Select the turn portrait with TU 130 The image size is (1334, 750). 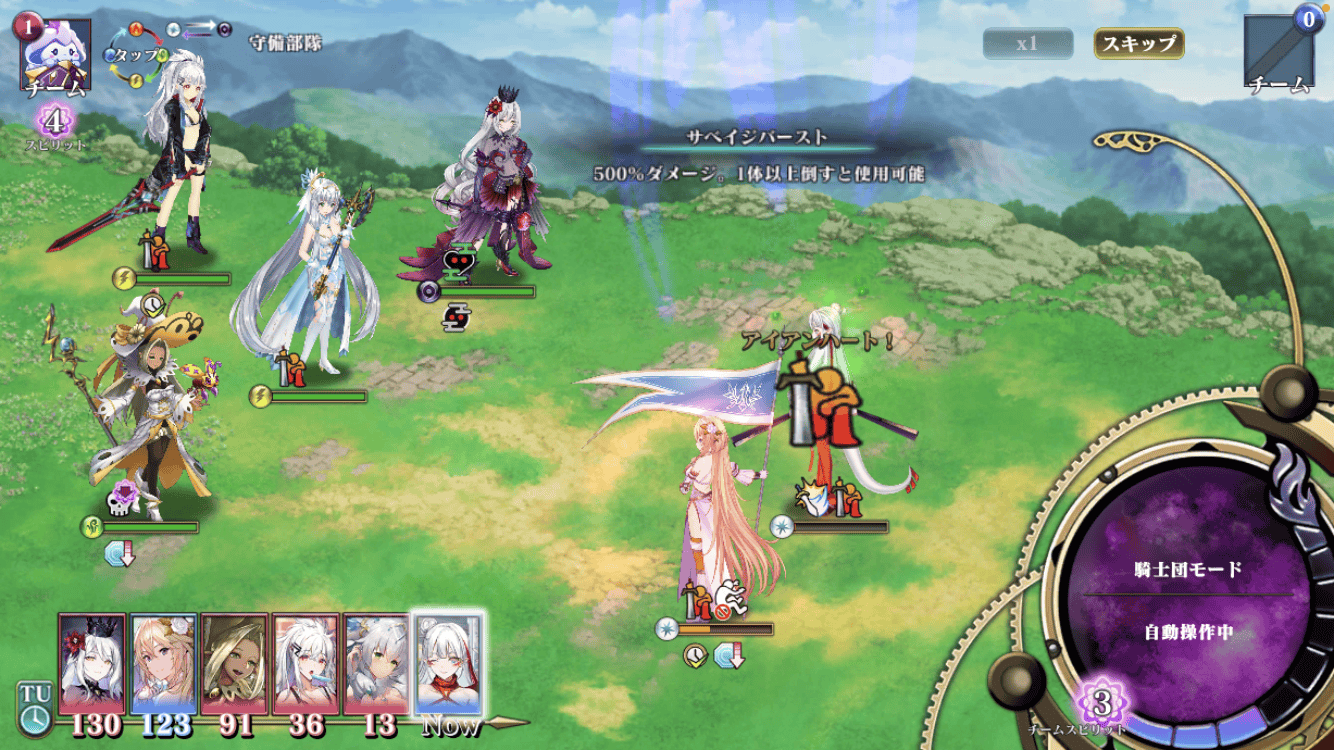click(92, 663)
